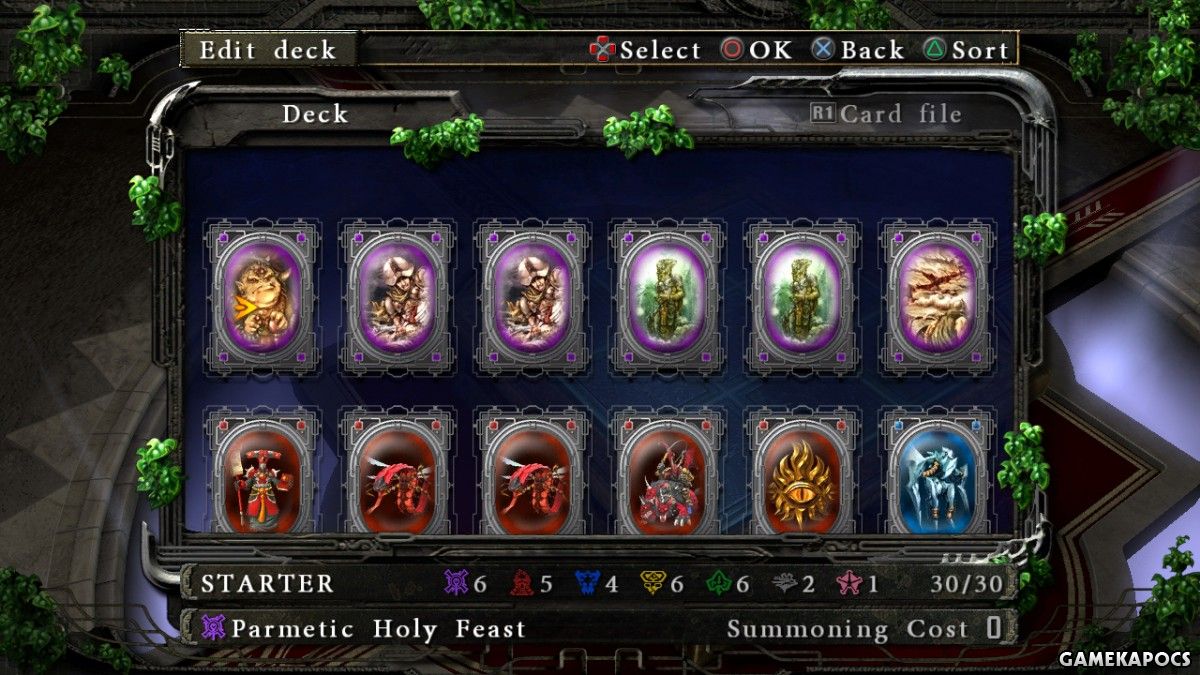Choose the purple card with the tan winged beast
1200x675 pixels.
pos(937,297)
